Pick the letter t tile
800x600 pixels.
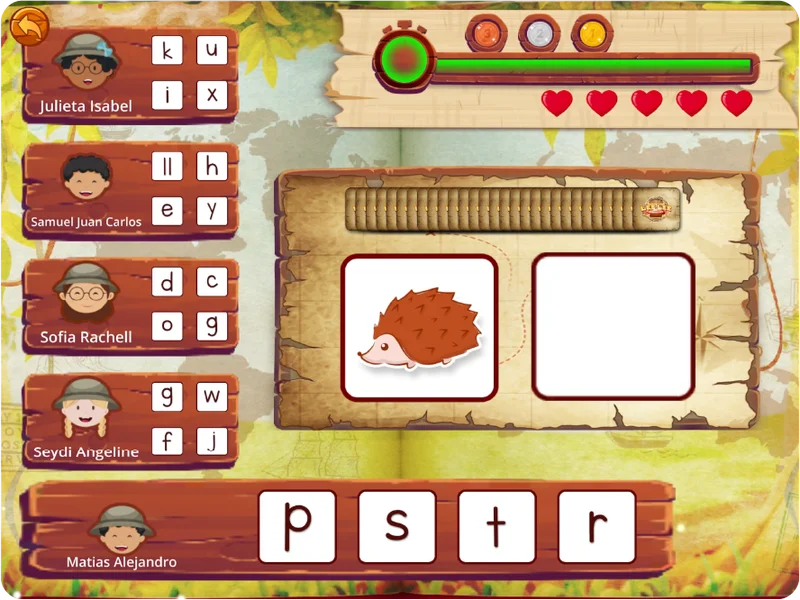pyautogui.click(x=497, y=526)
